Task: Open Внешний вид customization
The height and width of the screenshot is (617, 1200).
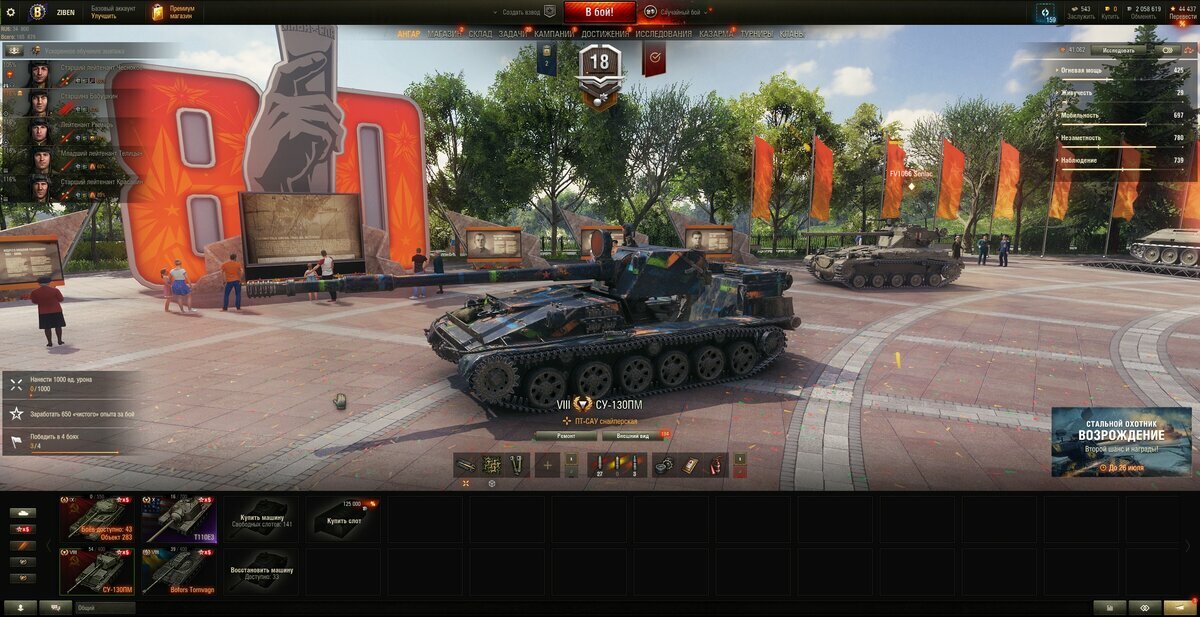Action: coord(631,436)
